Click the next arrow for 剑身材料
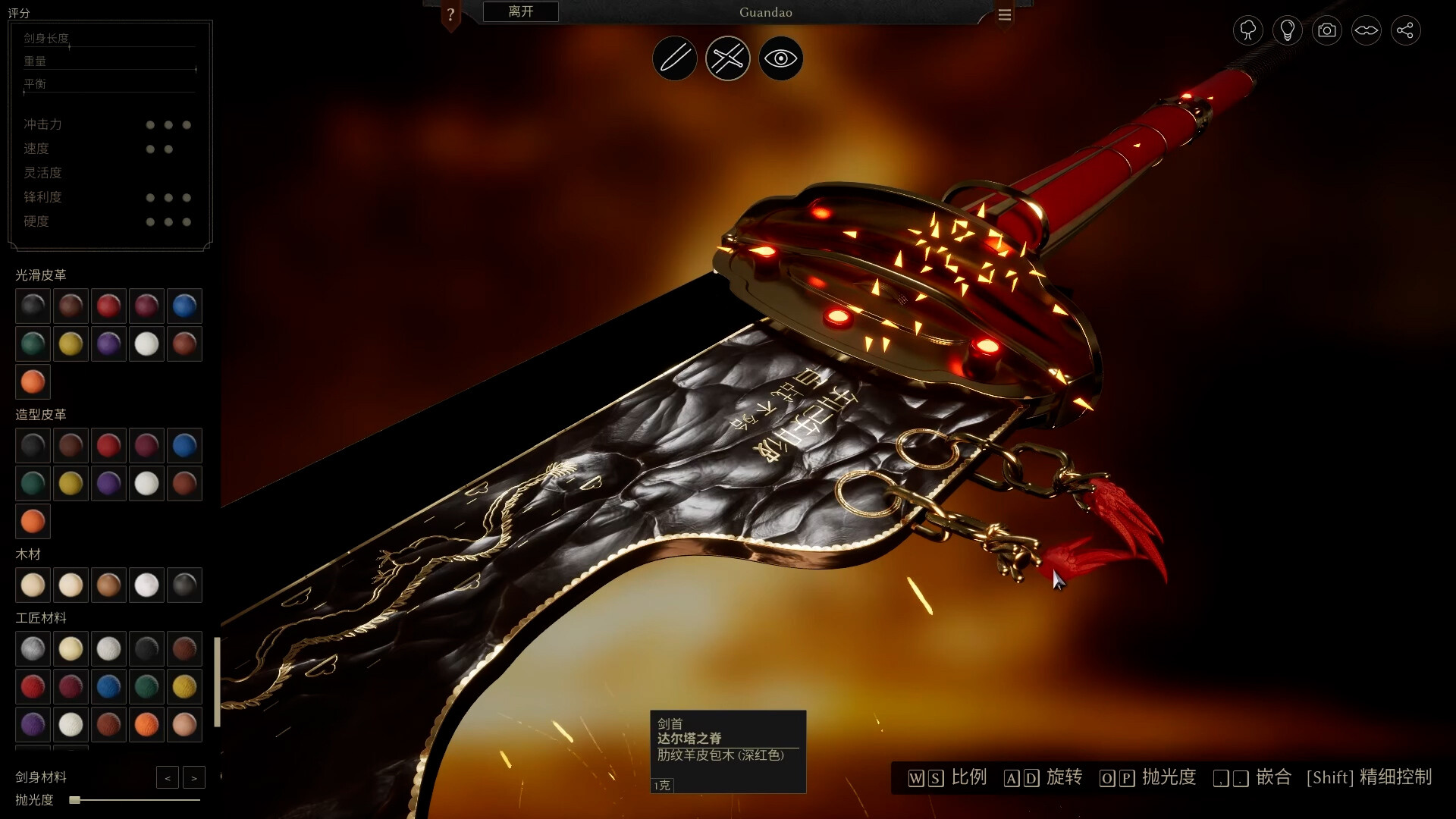 (194, 777)
